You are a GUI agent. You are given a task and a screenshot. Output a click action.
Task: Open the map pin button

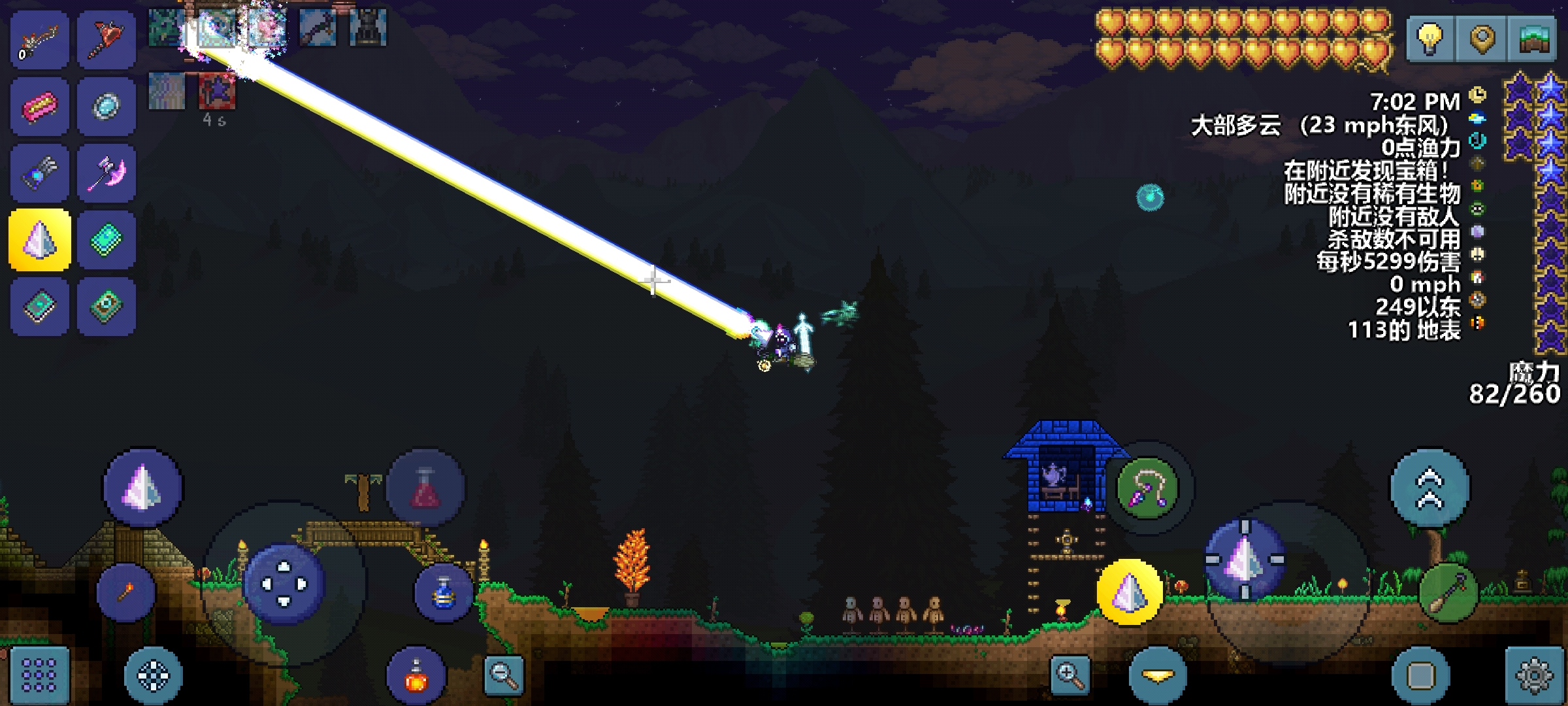tap(1482, 39)
